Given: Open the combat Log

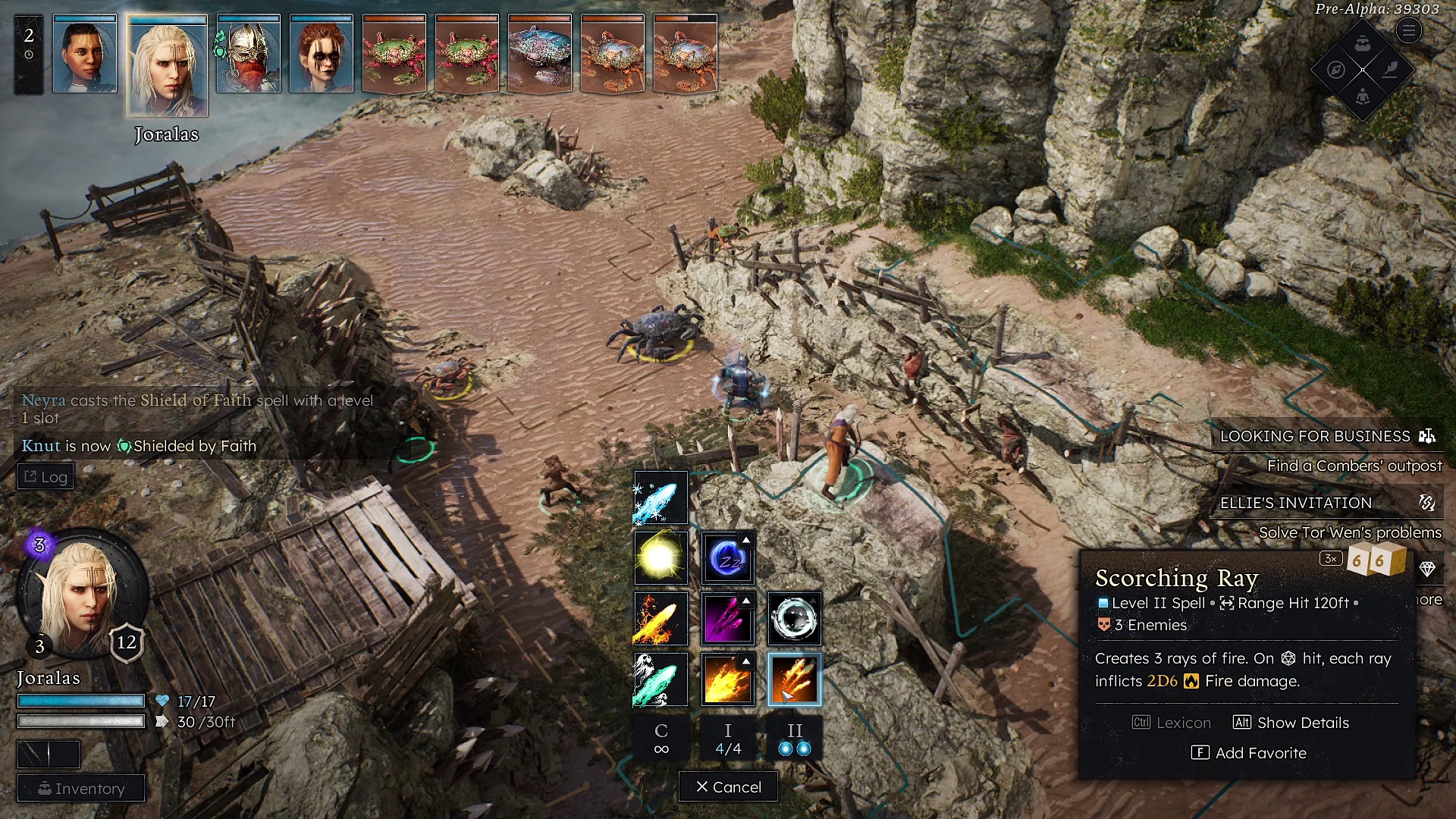Looking at the screenshot, I should [x=45, y=477].
